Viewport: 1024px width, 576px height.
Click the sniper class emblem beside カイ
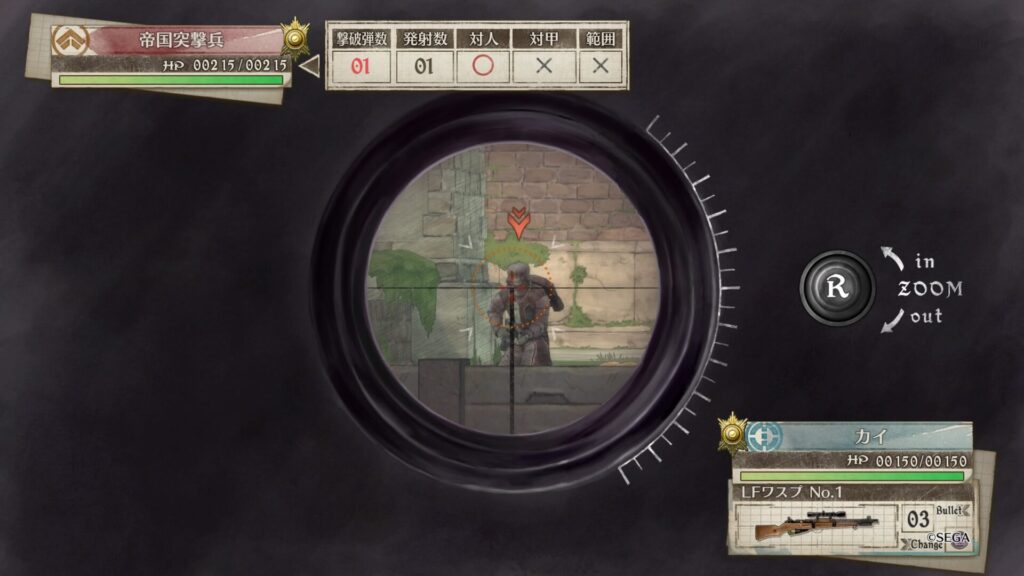coord(762,437)
